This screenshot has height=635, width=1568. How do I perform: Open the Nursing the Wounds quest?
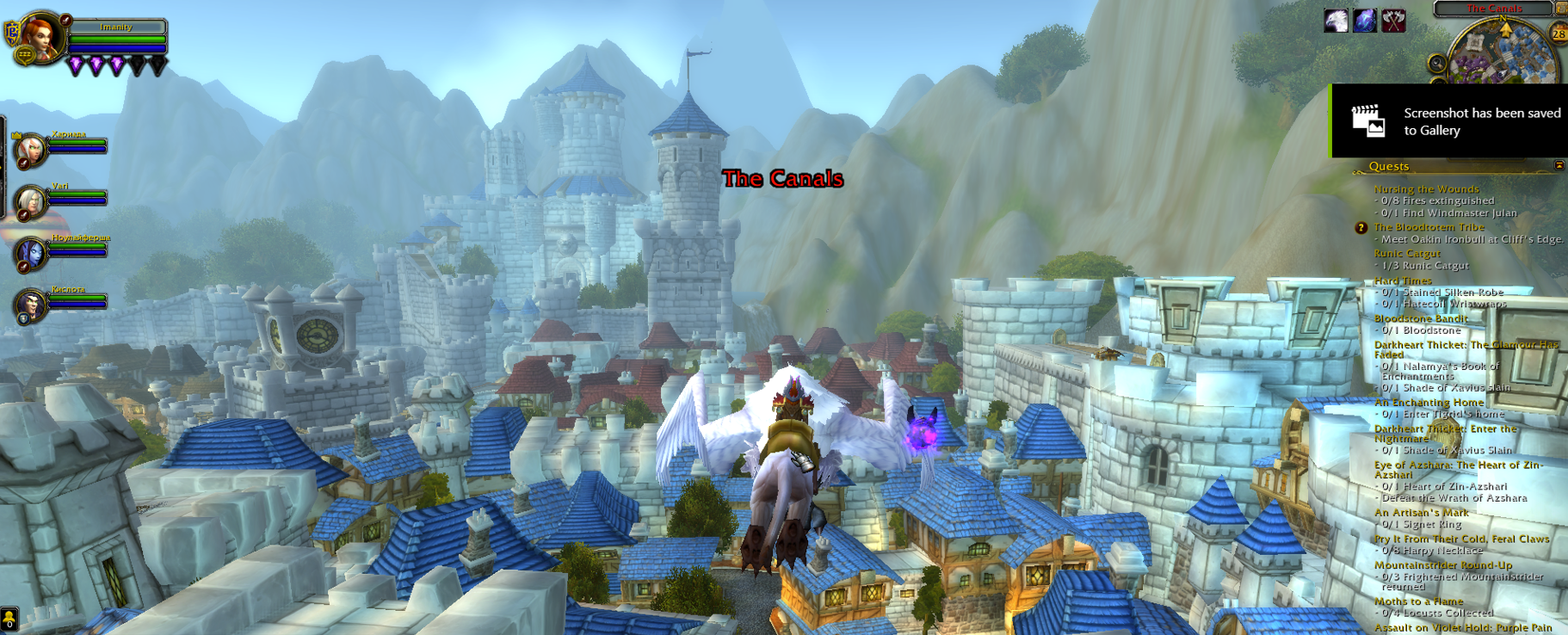1426,189
